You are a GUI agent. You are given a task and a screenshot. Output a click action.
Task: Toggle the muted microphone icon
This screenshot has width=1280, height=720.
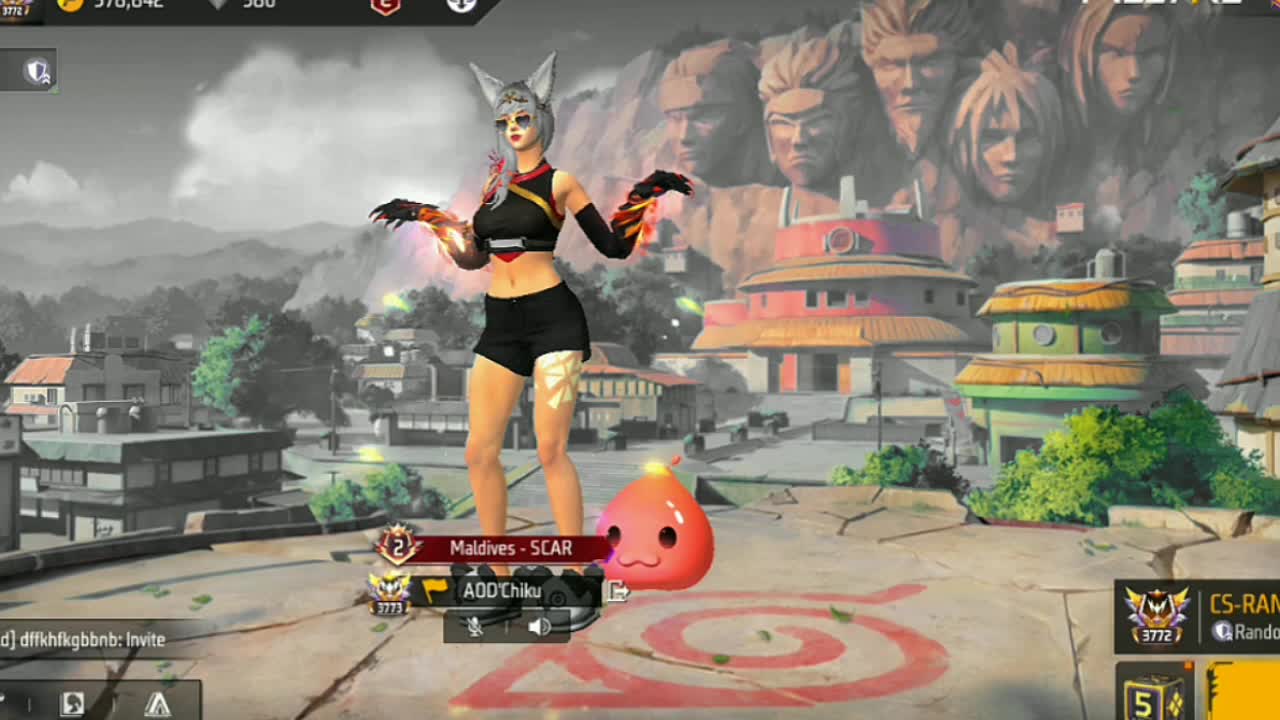coord(476,626)
